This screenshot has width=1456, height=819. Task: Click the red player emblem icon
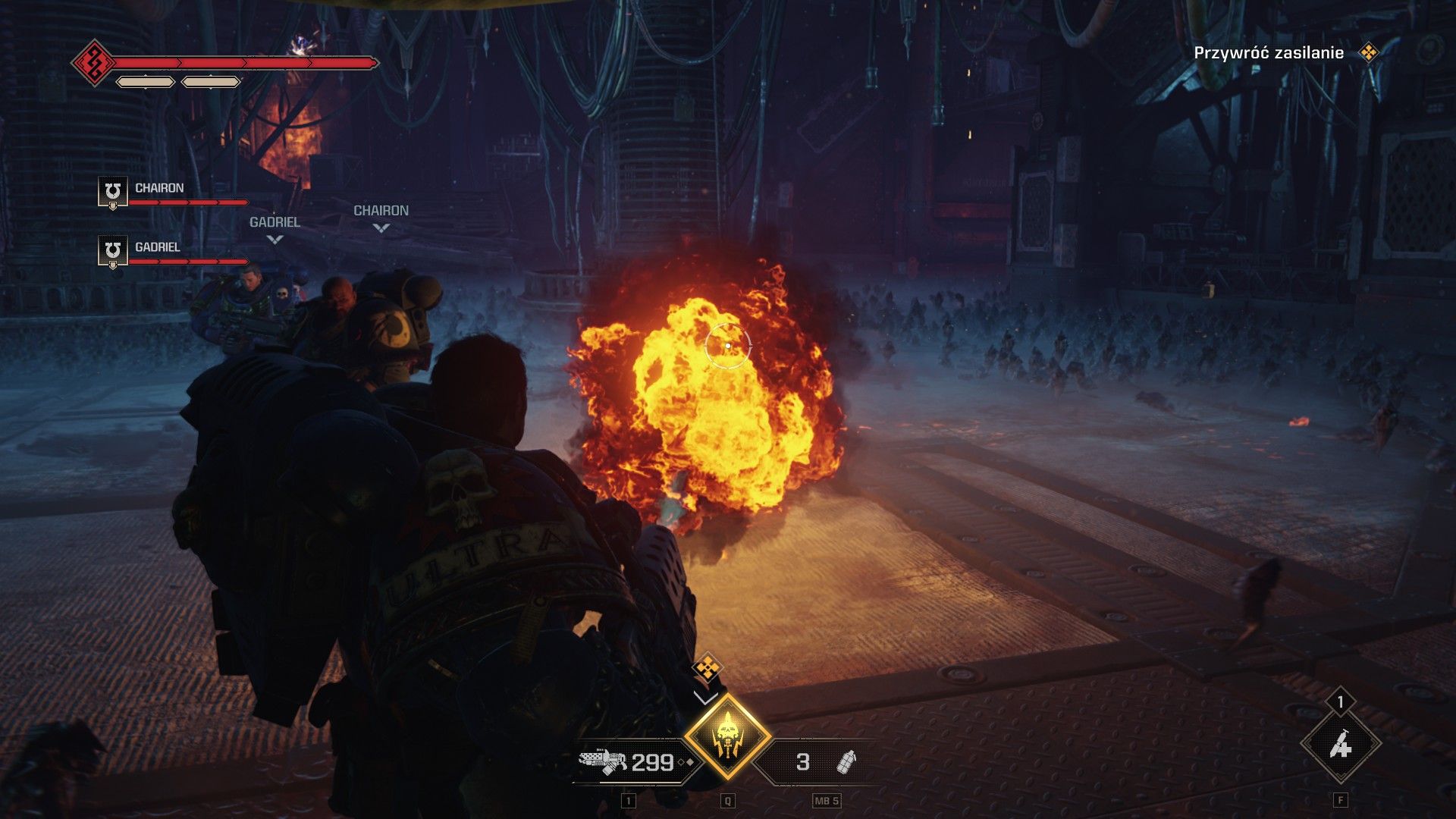coord(94,63)
